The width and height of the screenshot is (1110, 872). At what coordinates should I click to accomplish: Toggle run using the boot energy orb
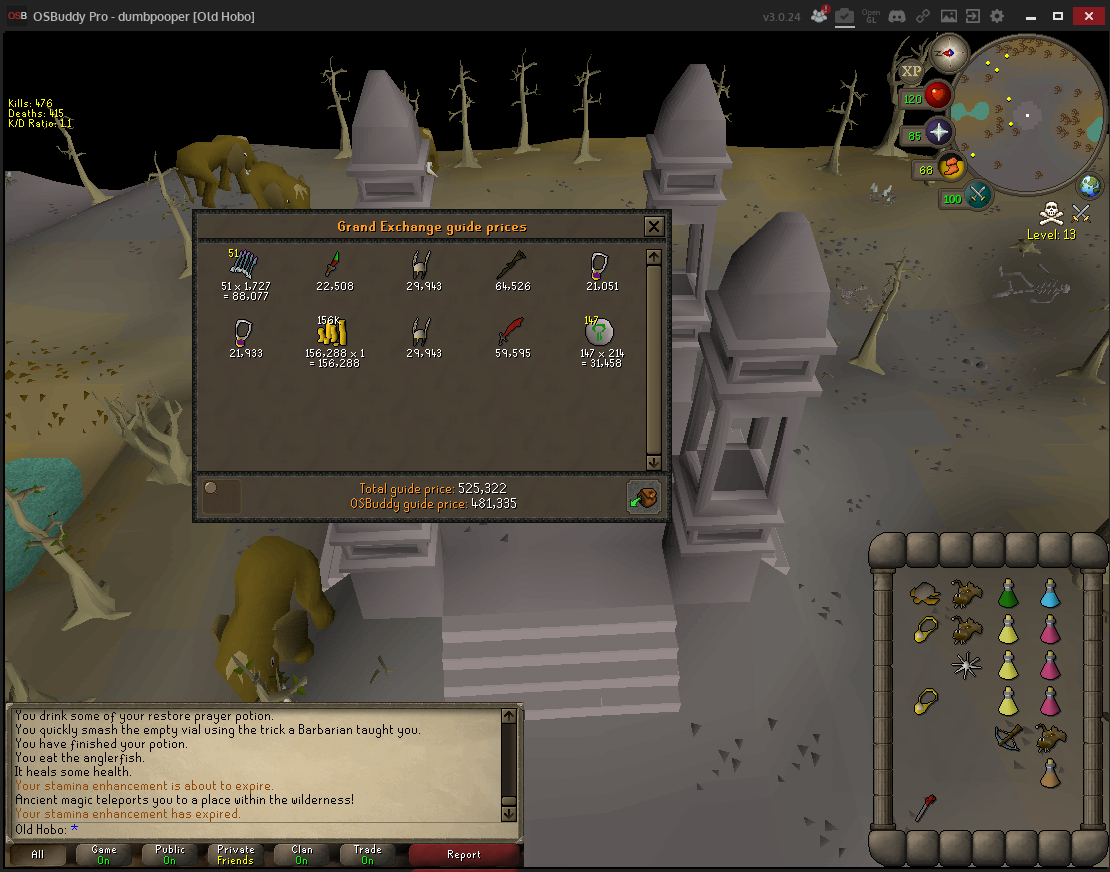click(951, 167)
